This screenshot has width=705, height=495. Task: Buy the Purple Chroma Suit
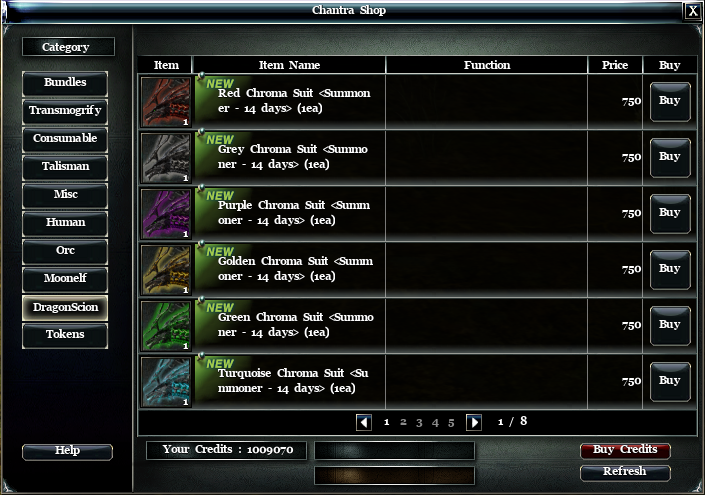670,213
